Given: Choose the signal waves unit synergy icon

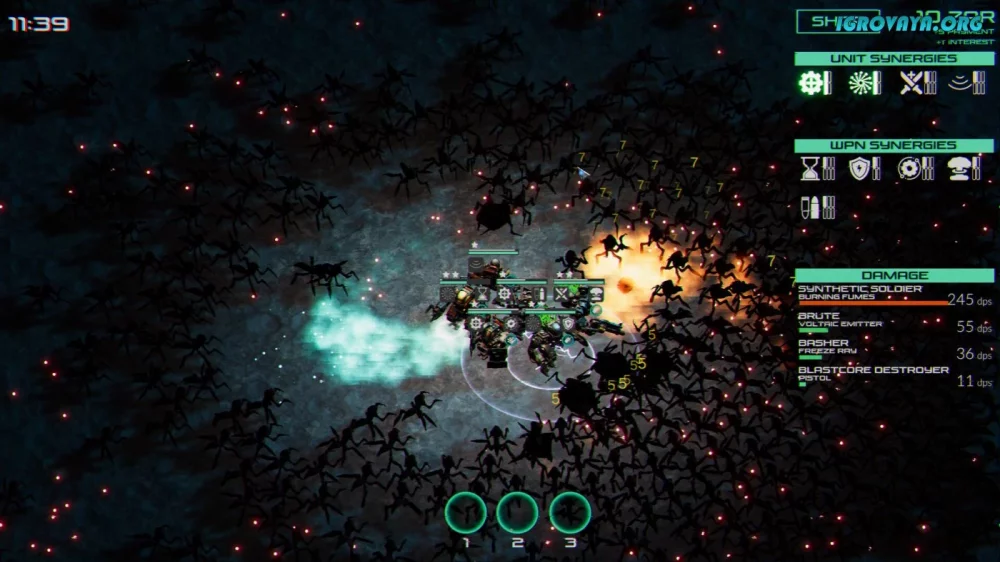Looking at the screenshot, I should (961, 83).
